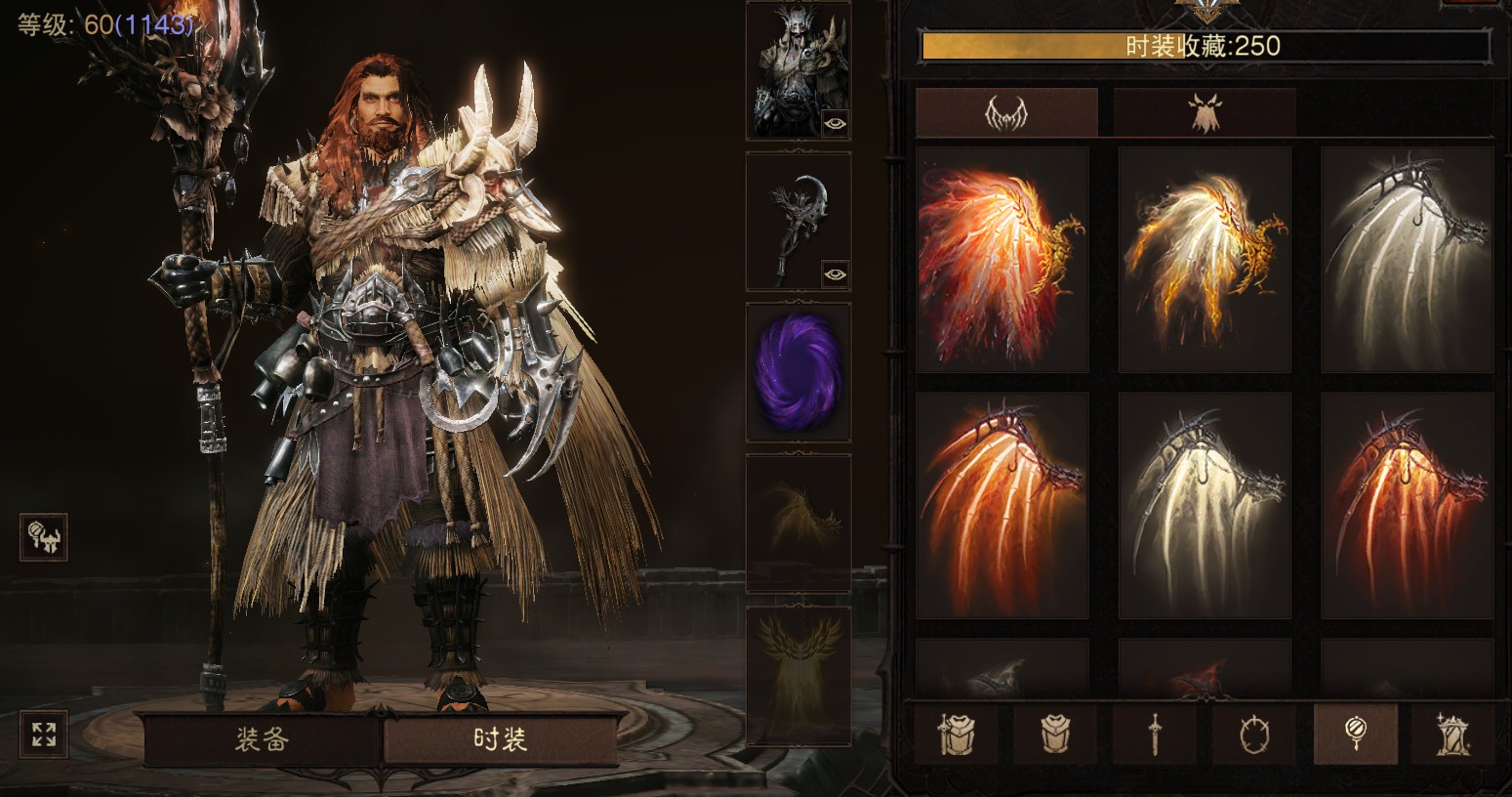Choose the fiery red feathered wings
This screenshot has height=797, width=1512.
pos(1002,260)
